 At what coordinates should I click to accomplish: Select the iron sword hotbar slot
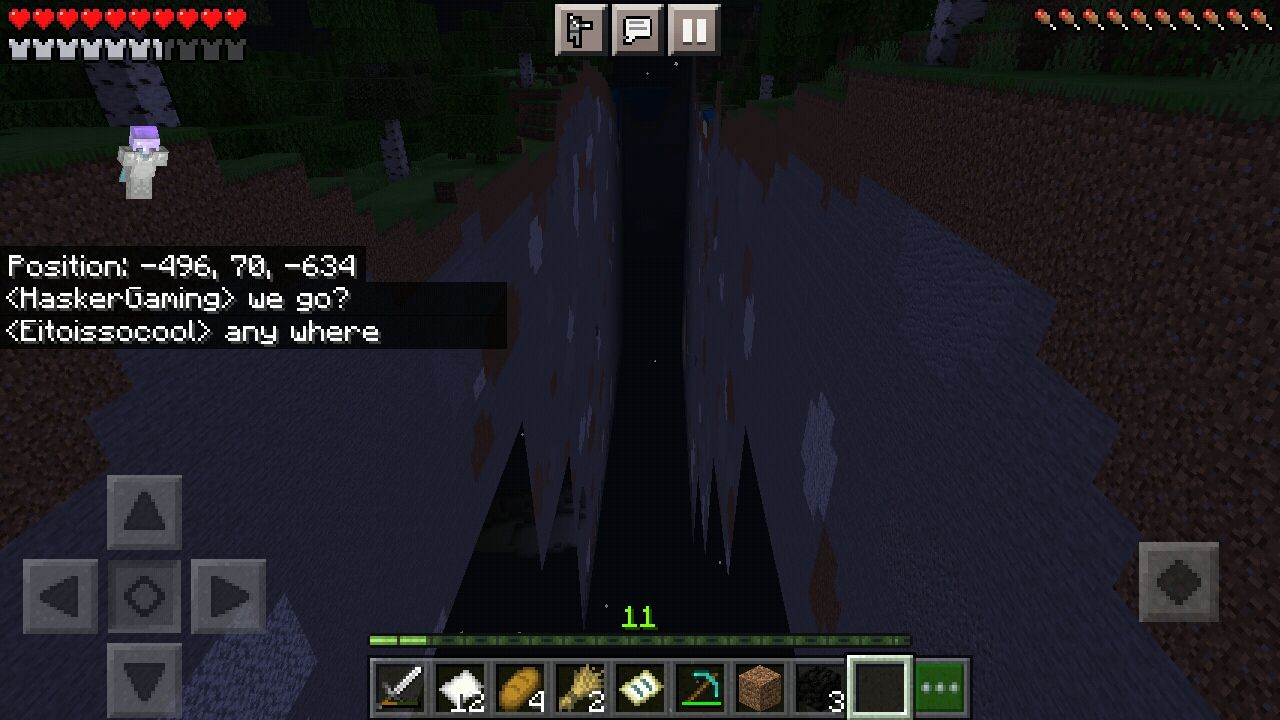point(399,684)
